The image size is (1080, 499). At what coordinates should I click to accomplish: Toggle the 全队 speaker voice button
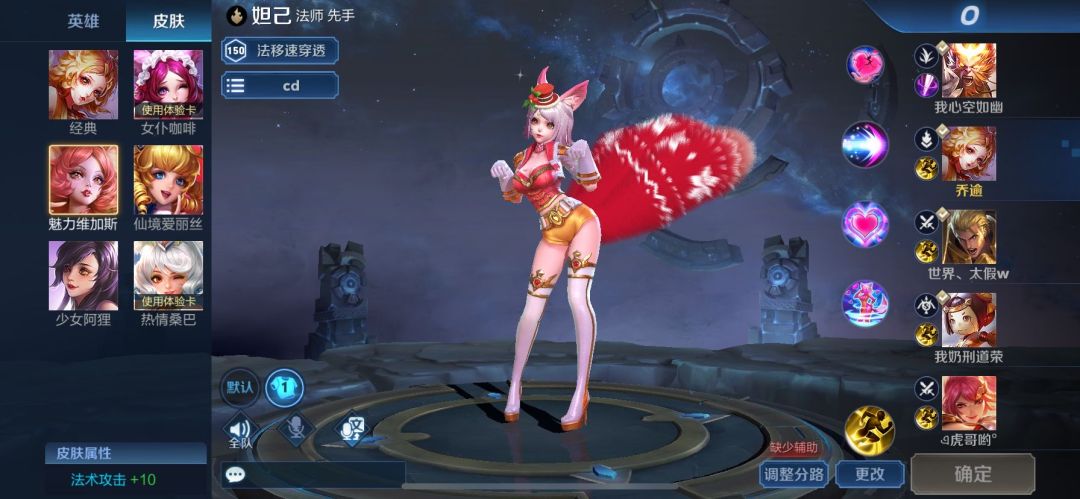(240, 430)
